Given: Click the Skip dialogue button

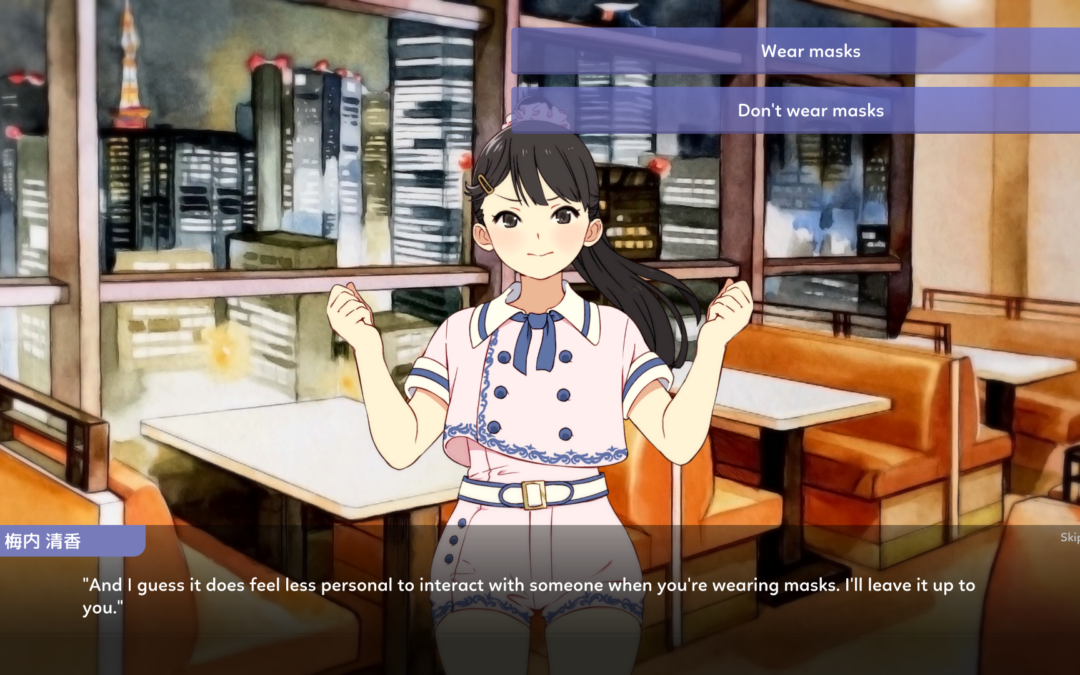Looking at the screenshot, I should tap(1069, 538).
